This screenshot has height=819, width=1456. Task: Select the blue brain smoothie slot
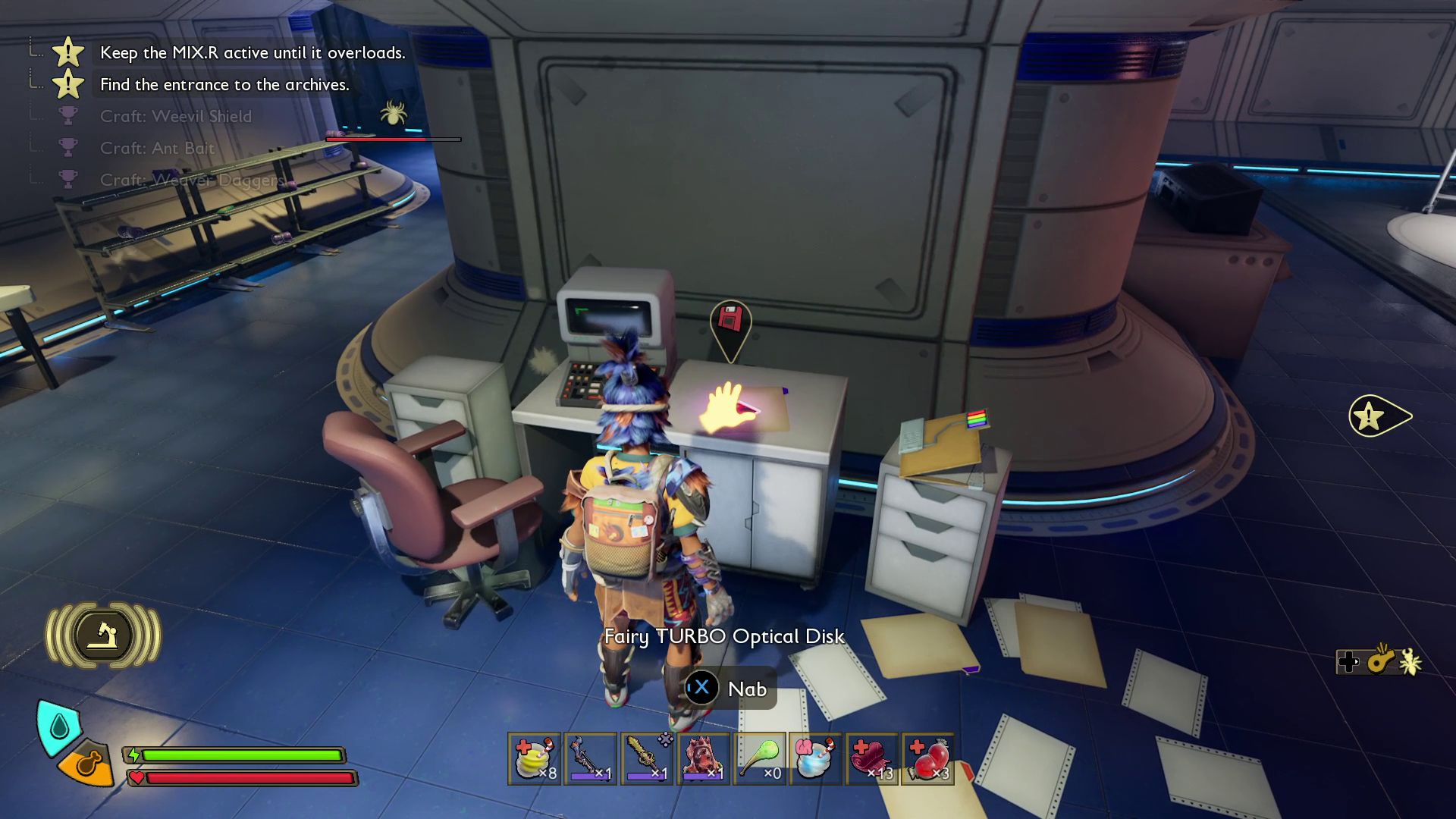[x=815, y=758]
